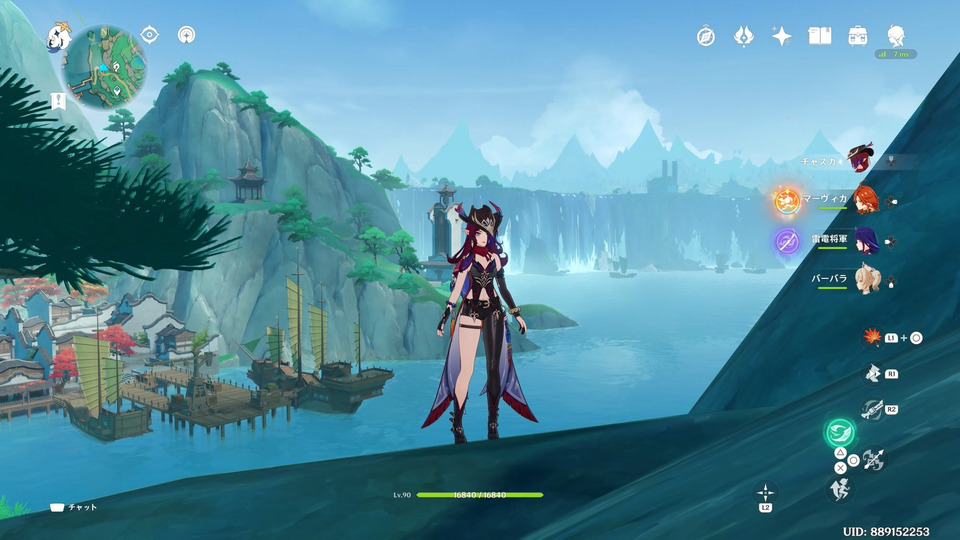Open the compass adventure icon
960x540 pixels.
tap(706, 36)
